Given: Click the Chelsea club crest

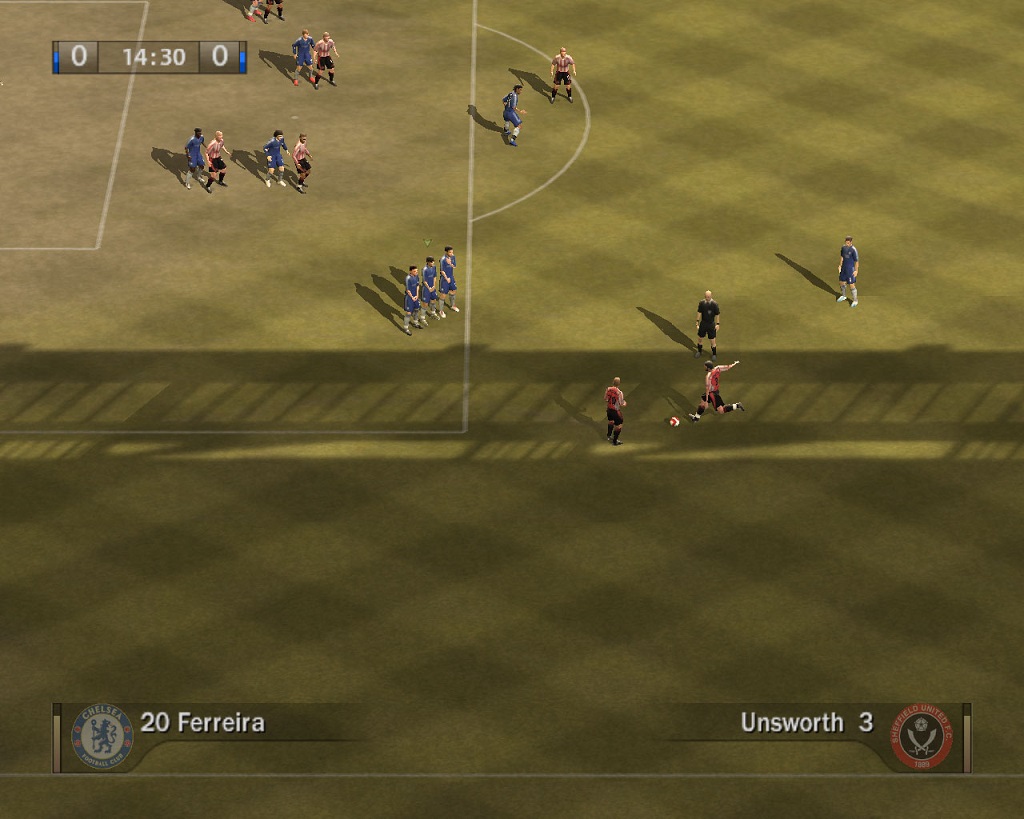Looking at the screenshot, I should [102, 736].
